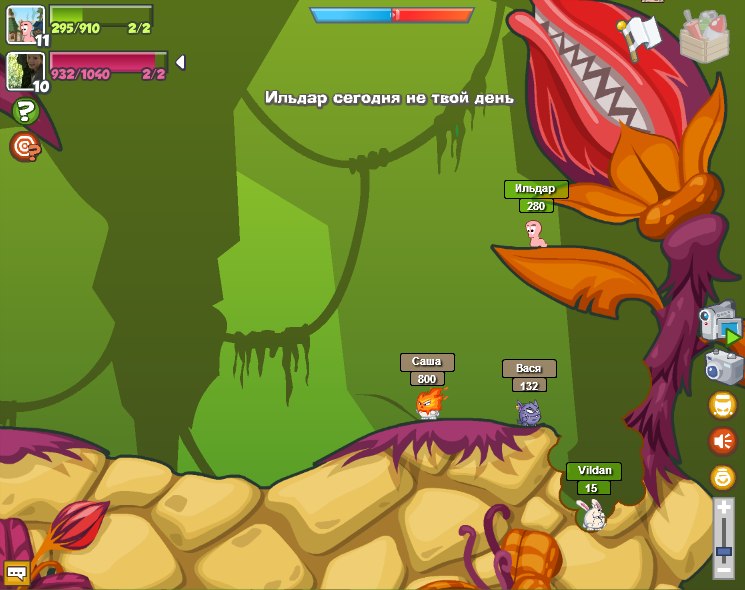Start video replay recording with camcorder icon
This screenshot has width=745, height=590.
[719, 325]
